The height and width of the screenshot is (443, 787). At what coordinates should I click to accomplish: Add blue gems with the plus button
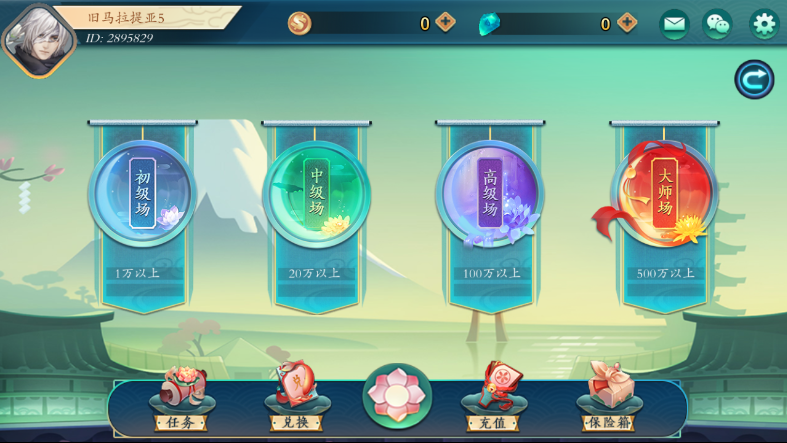pos(626,23)
